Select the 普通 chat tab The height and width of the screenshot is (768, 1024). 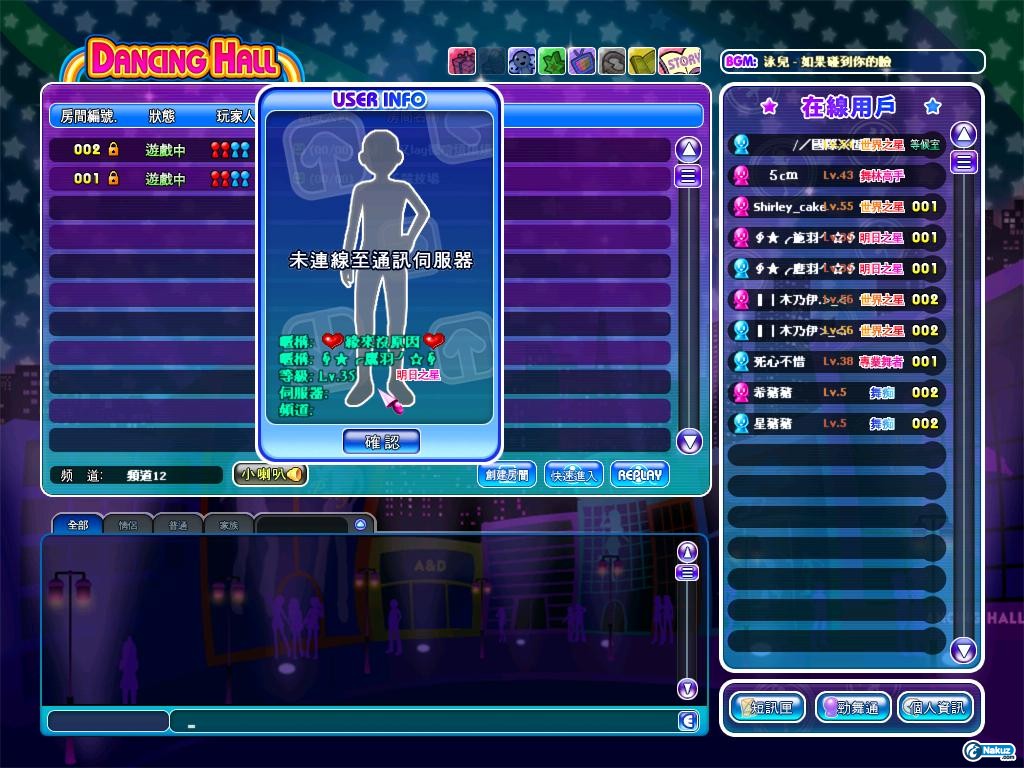tap(178, 524)
